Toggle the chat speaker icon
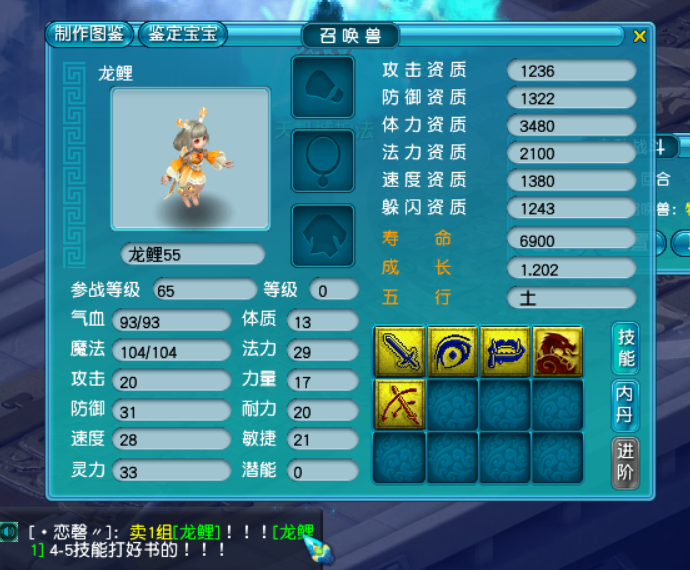The image size is (690, 570). [x=10, y=532]
